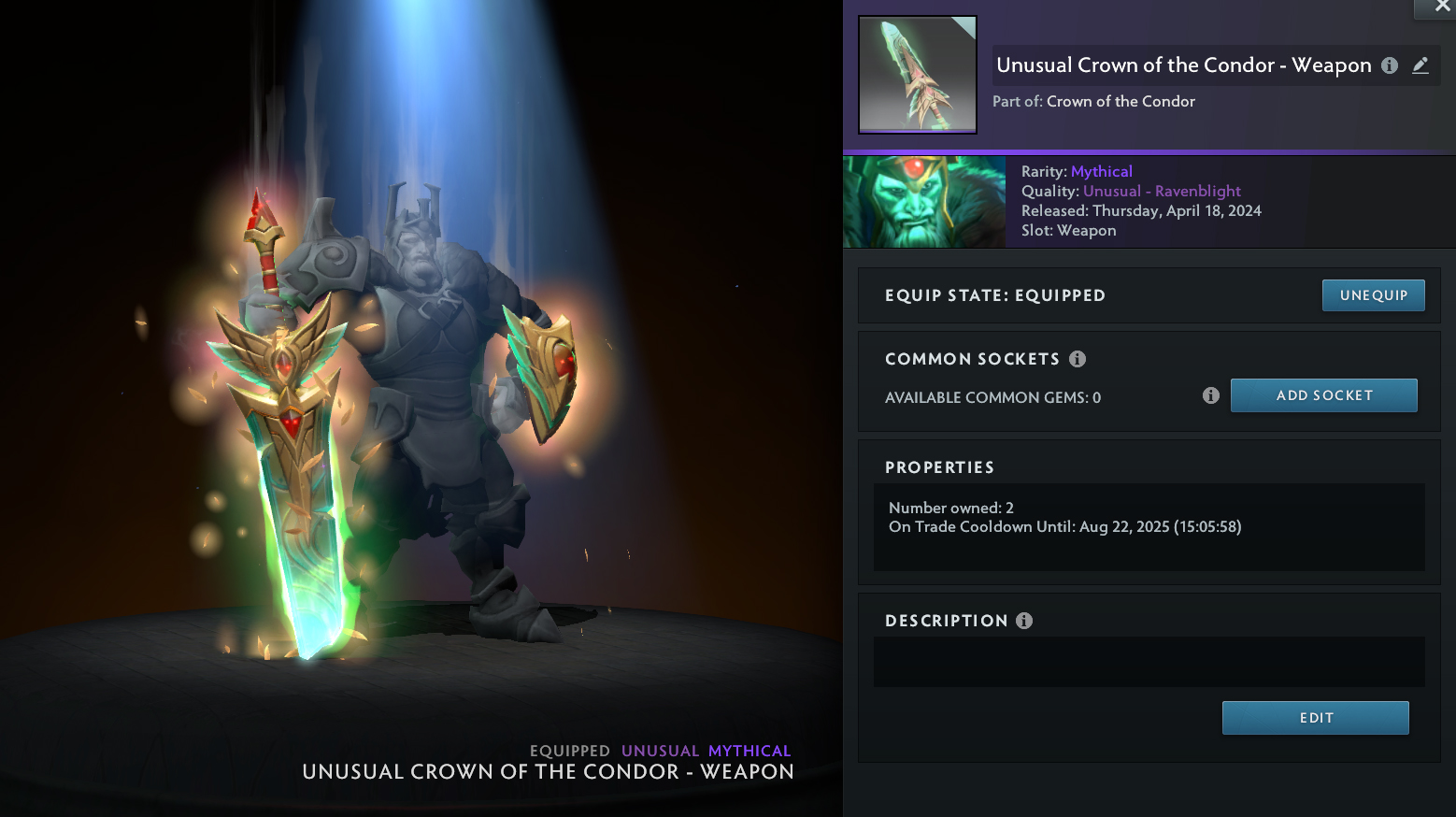Open the Common Sockets info tooltip
This screenshot has width=1456, height=817.
click(x=1078, y=359)
